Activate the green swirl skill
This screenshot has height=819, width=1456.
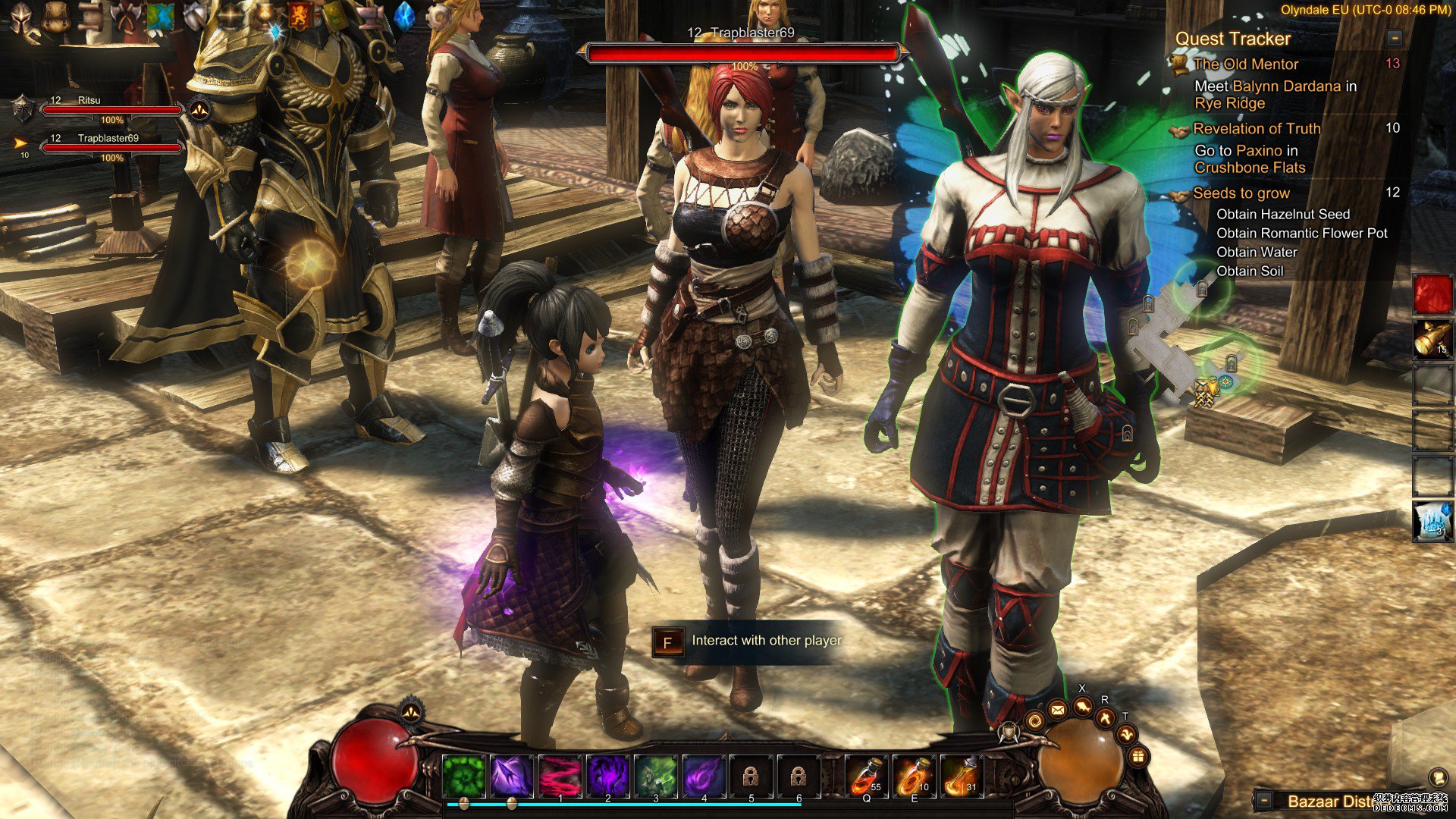tap(463, 777)
